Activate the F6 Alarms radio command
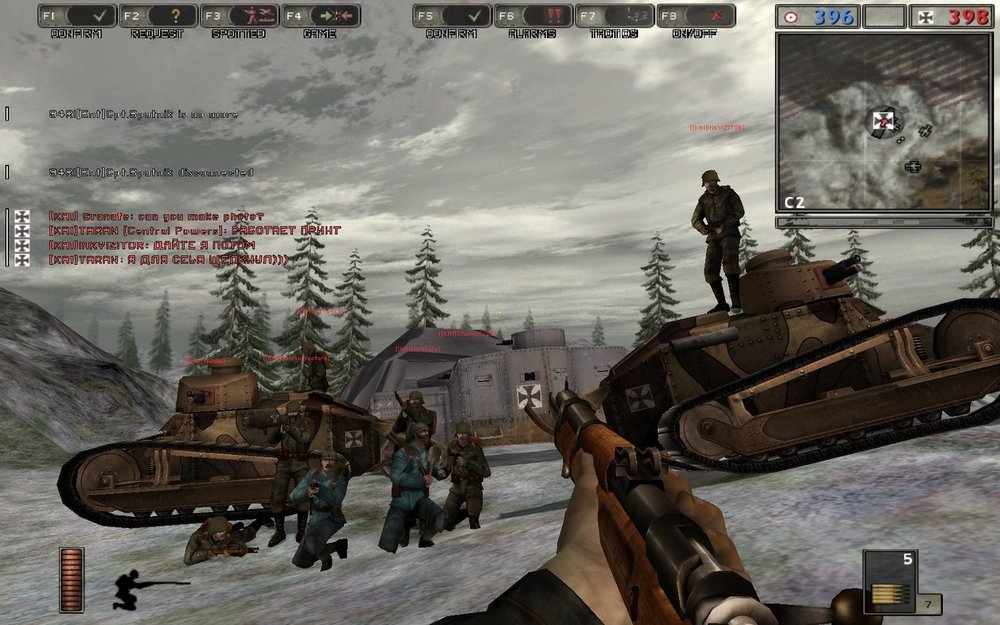Image resolution: width=1000 pixels, height=625 pixels. [x=533, y=16]
